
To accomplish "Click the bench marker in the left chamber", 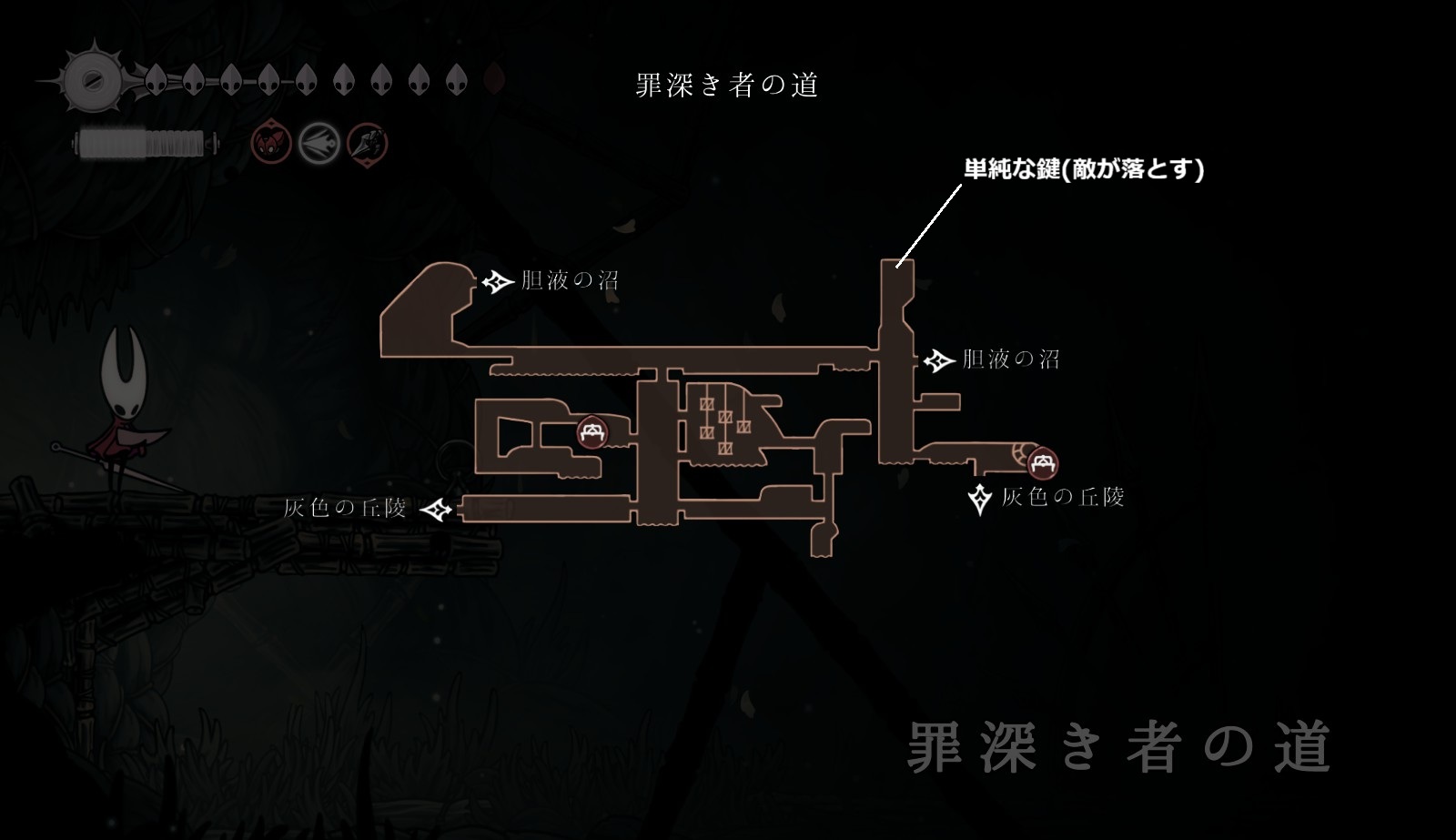I will coord(592,431).
